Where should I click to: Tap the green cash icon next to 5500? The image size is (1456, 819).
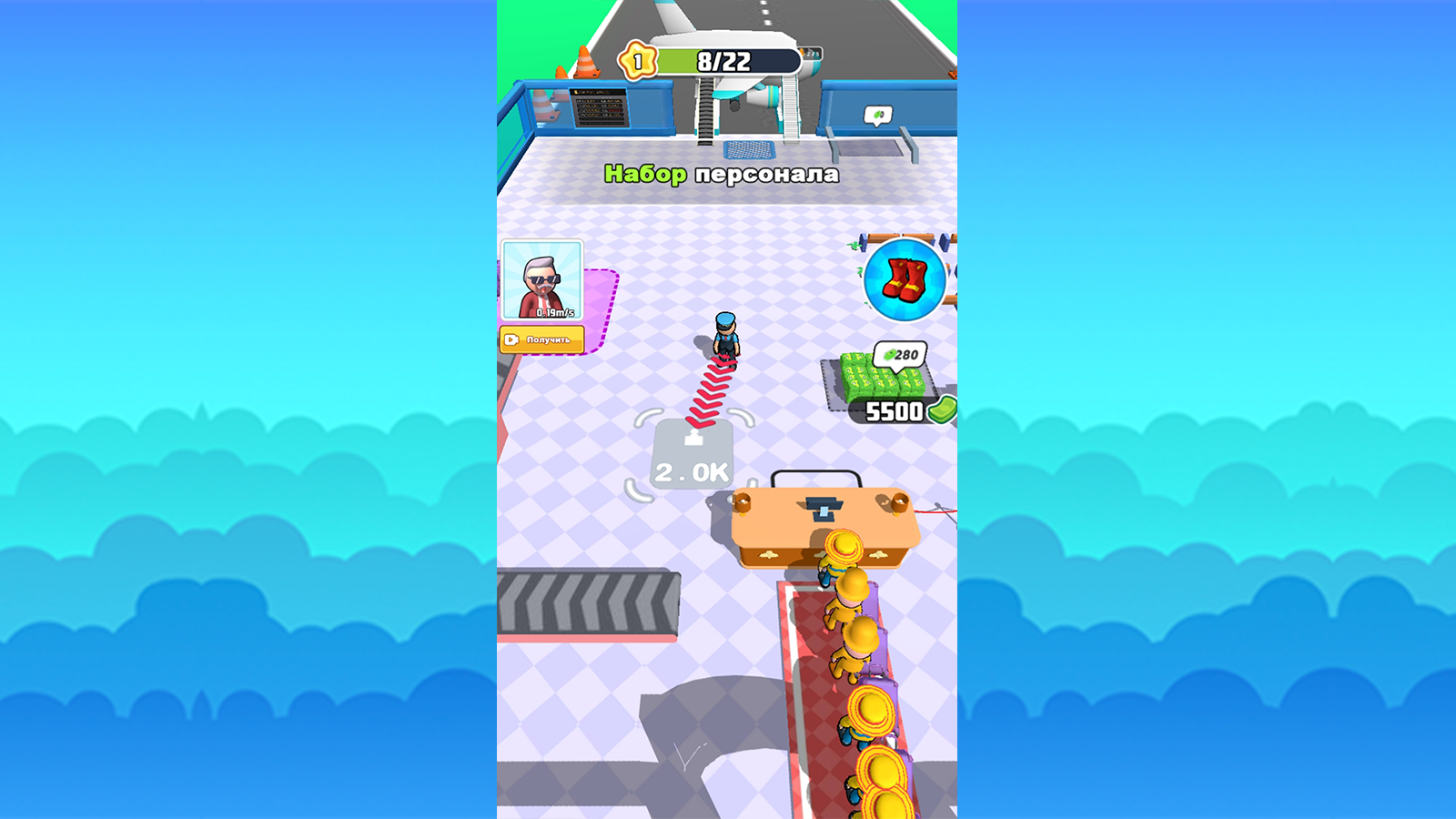click(x=943, y=411)
